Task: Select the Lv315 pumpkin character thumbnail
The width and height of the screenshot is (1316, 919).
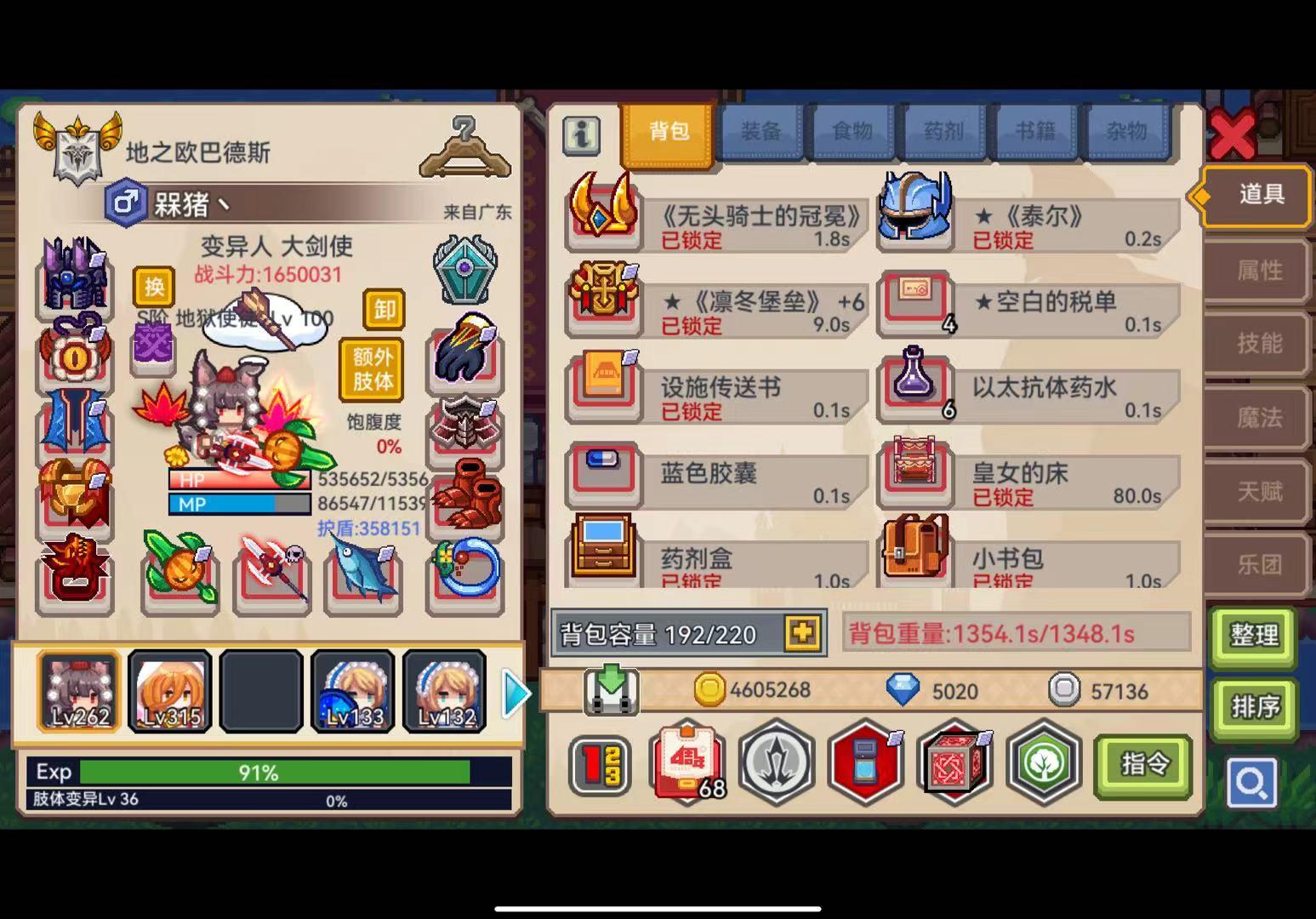Action: 169,691
